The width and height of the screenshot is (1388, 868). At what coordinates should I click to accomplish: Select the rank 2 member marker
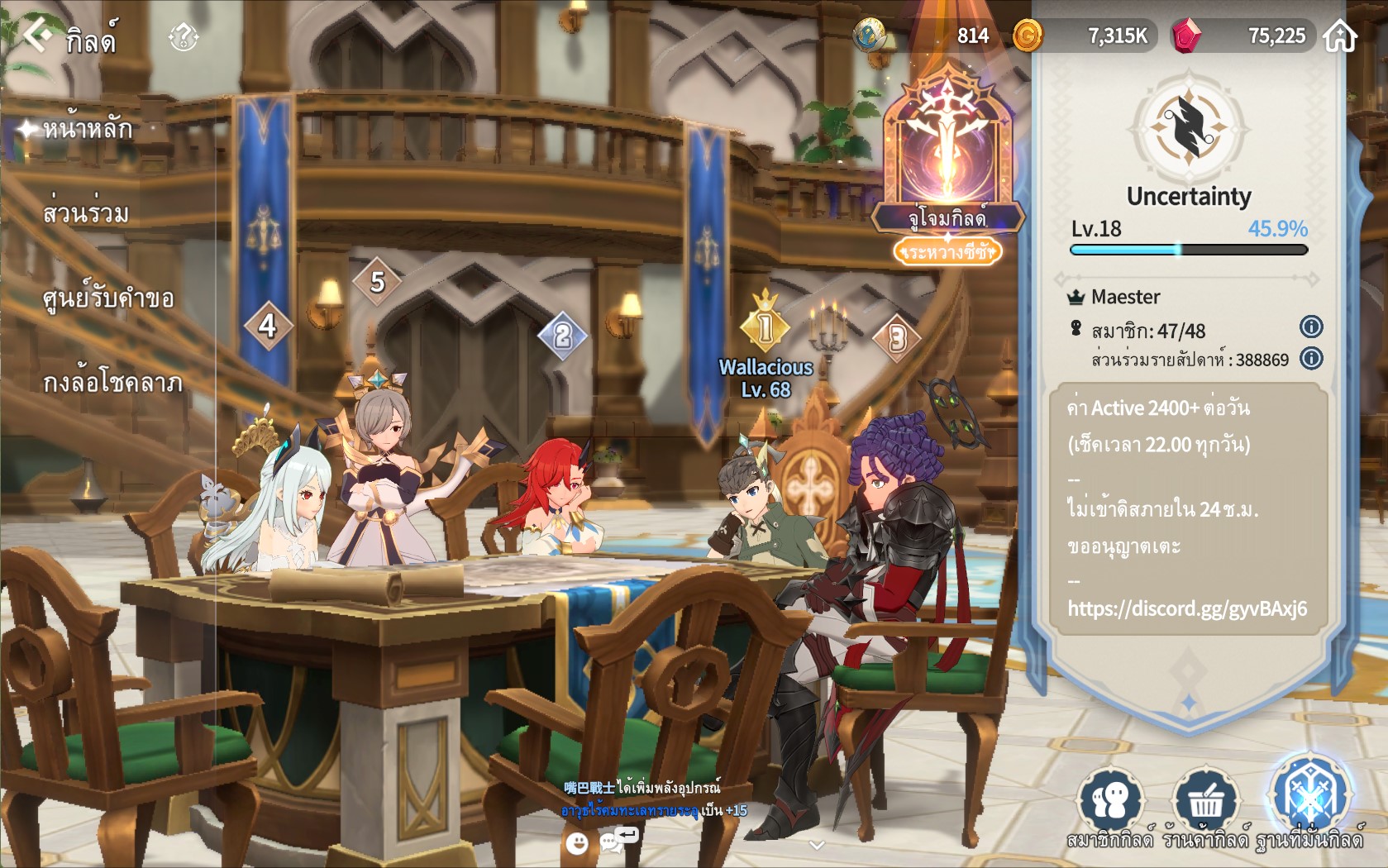click(562, 335)
